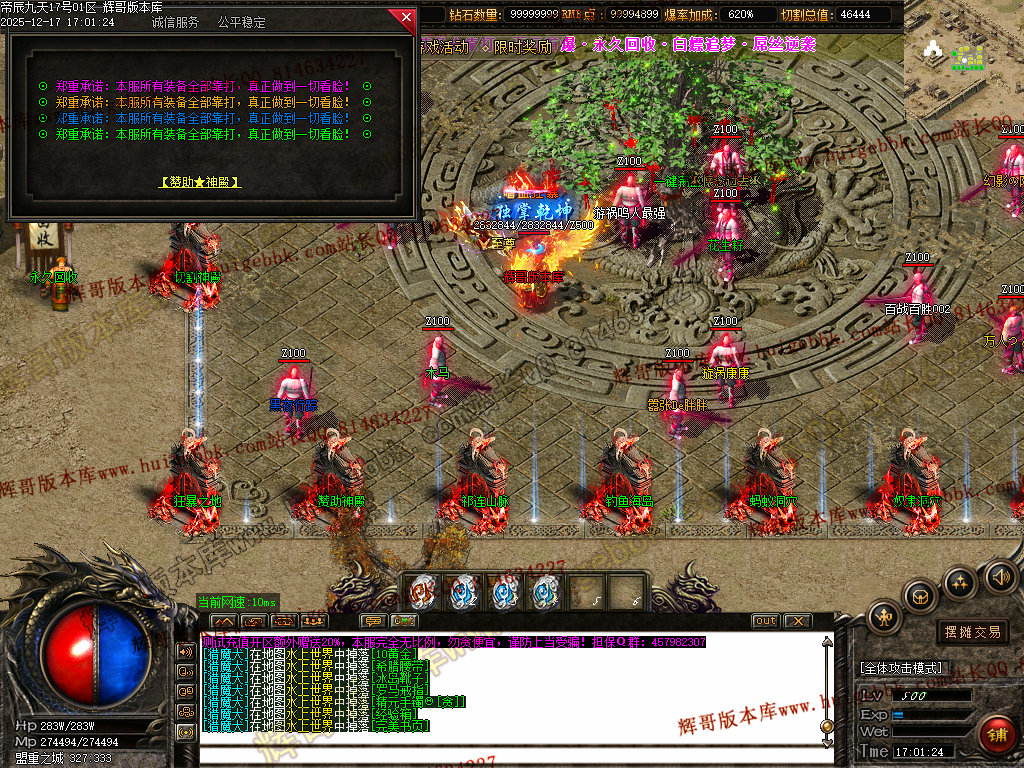Open the 摆摊交易 stall trading button

click(x=973, y=632)
